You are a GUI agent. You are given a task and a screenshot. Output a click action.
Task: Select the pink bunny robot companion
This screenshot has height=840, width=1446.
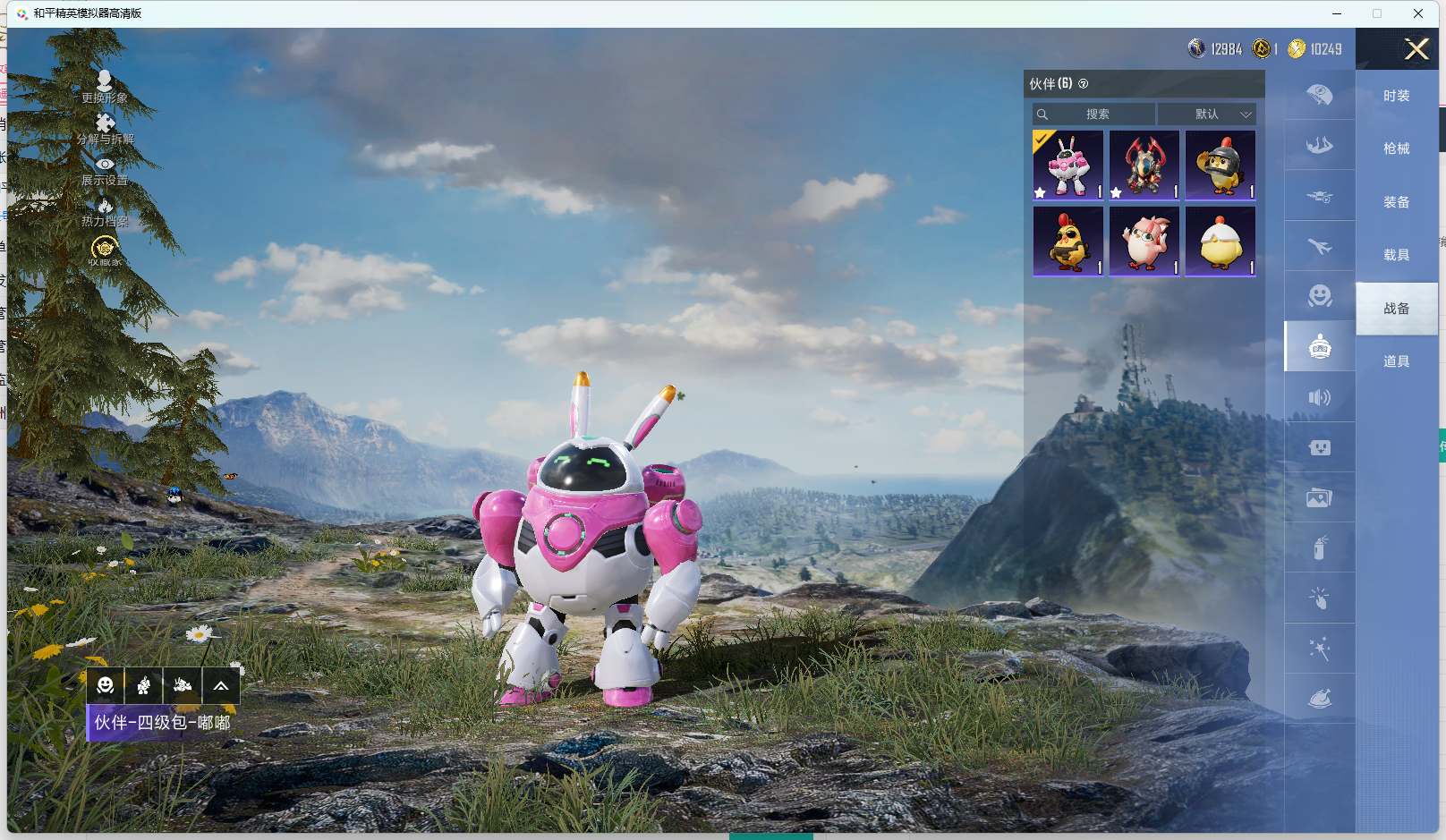tap(1068, 165)
